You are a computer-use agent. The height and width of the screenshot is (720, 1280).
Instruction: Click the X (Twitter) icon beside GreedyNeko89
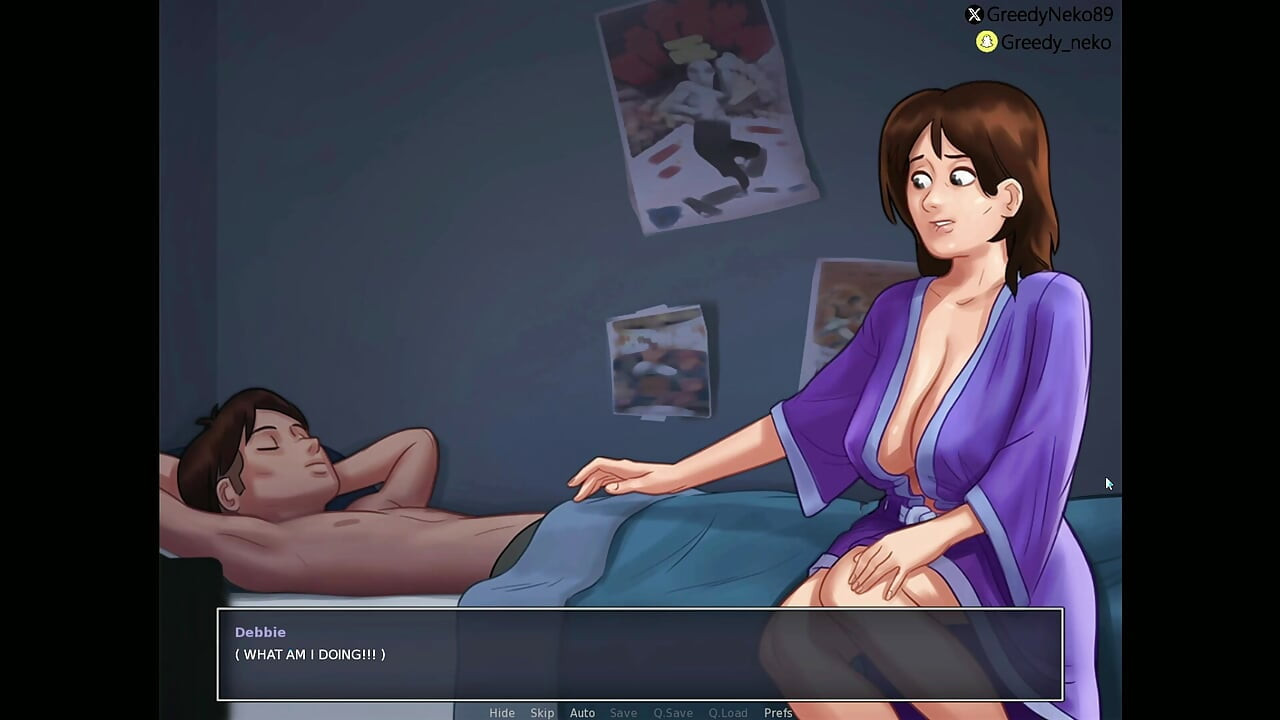click(x=974, y=15)
